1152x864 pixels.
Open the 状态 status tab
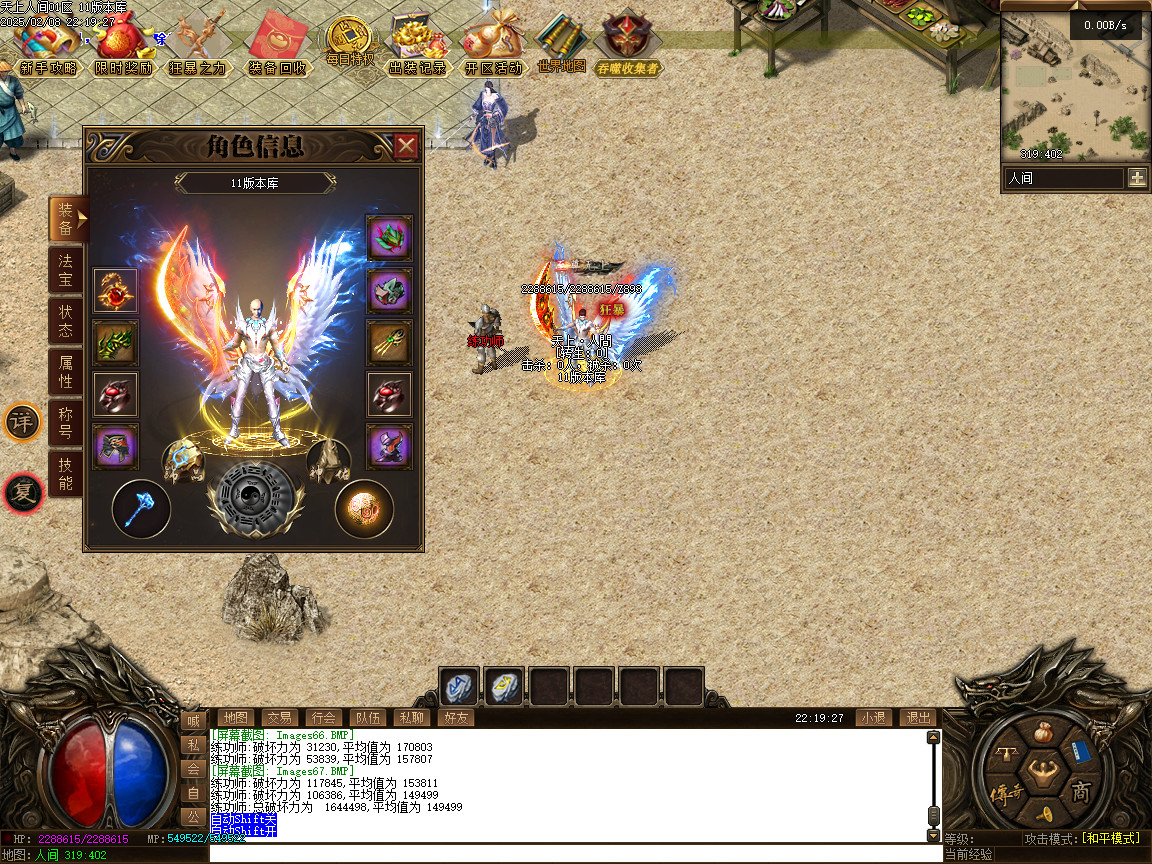65,321
